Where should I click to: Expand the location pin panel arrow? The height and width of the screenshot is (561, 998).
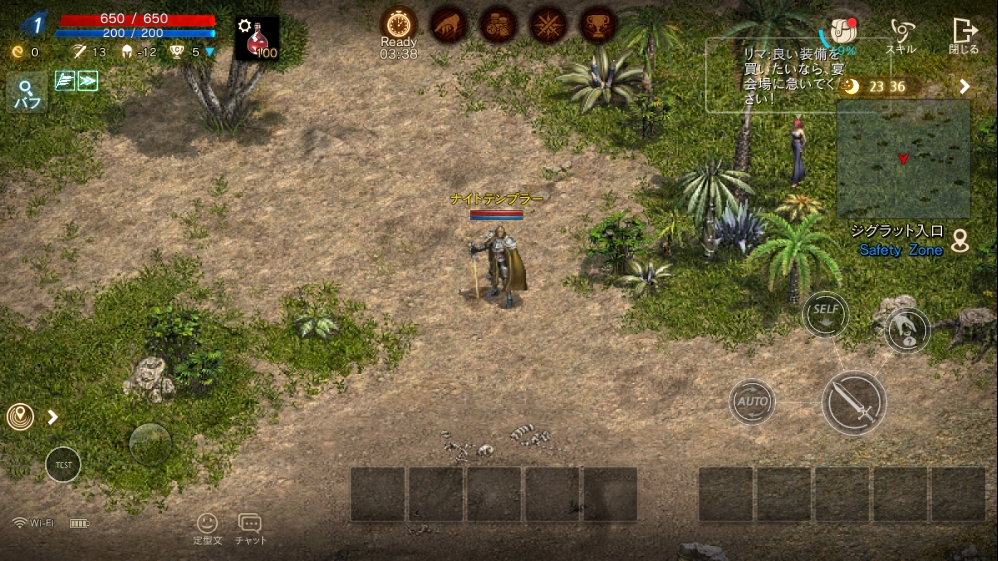tap(53, 417)
